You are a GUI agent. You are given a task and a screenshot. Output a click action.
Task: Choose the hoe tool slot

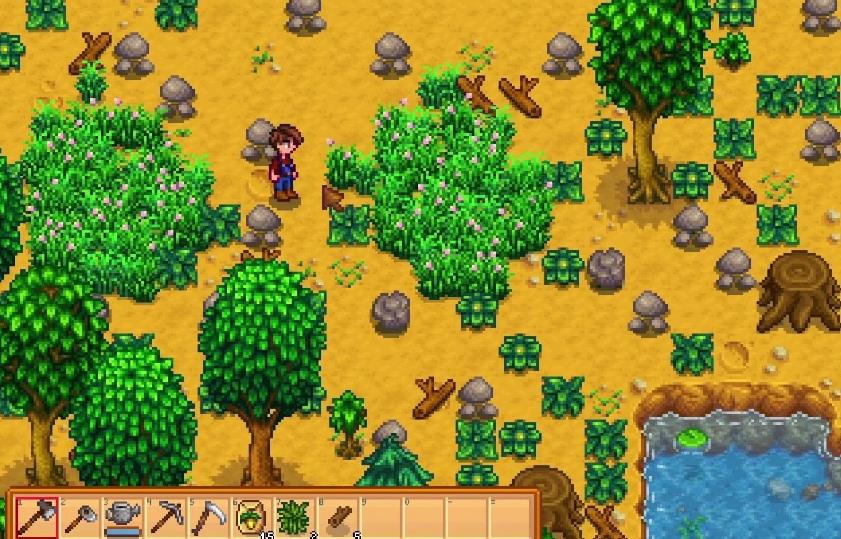[80, 516]
